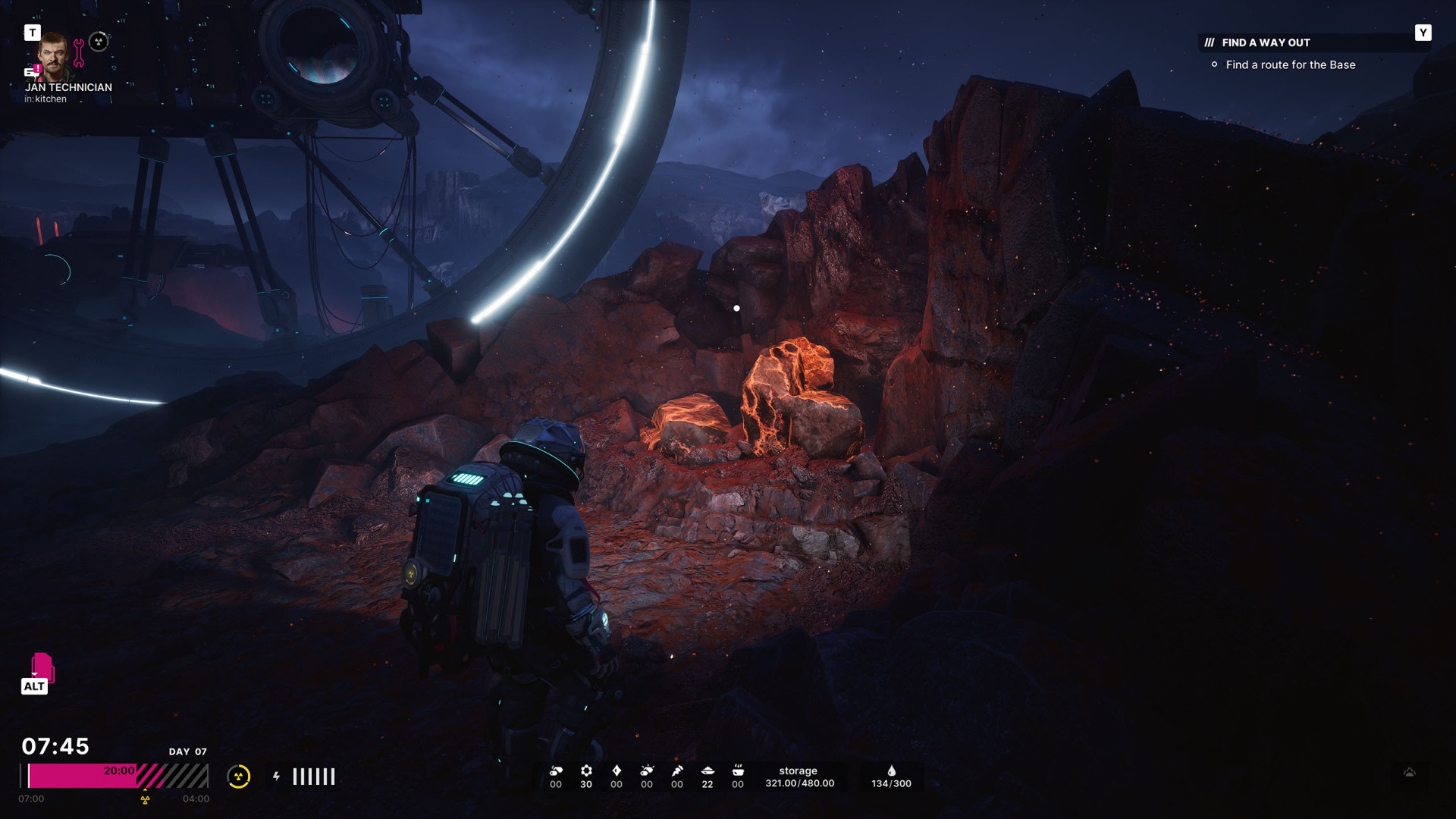Open the speech bubble alert on Jan's portrait
The height and width of the screenshot is (819, 1456).
(31, 72)
